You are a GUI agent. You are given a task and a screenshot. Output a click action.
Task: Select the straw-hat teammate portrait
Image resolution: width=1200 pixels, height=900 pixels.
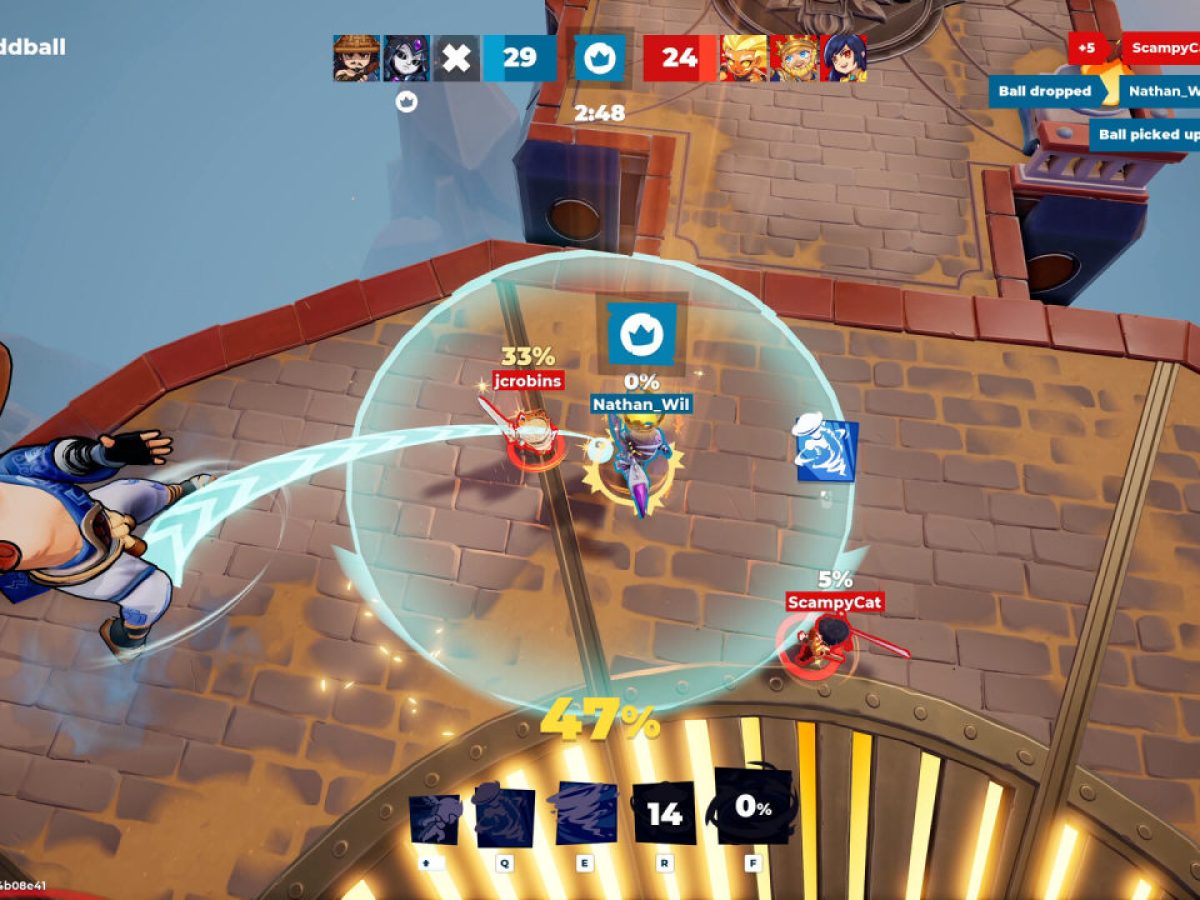[x=356, y=58]
